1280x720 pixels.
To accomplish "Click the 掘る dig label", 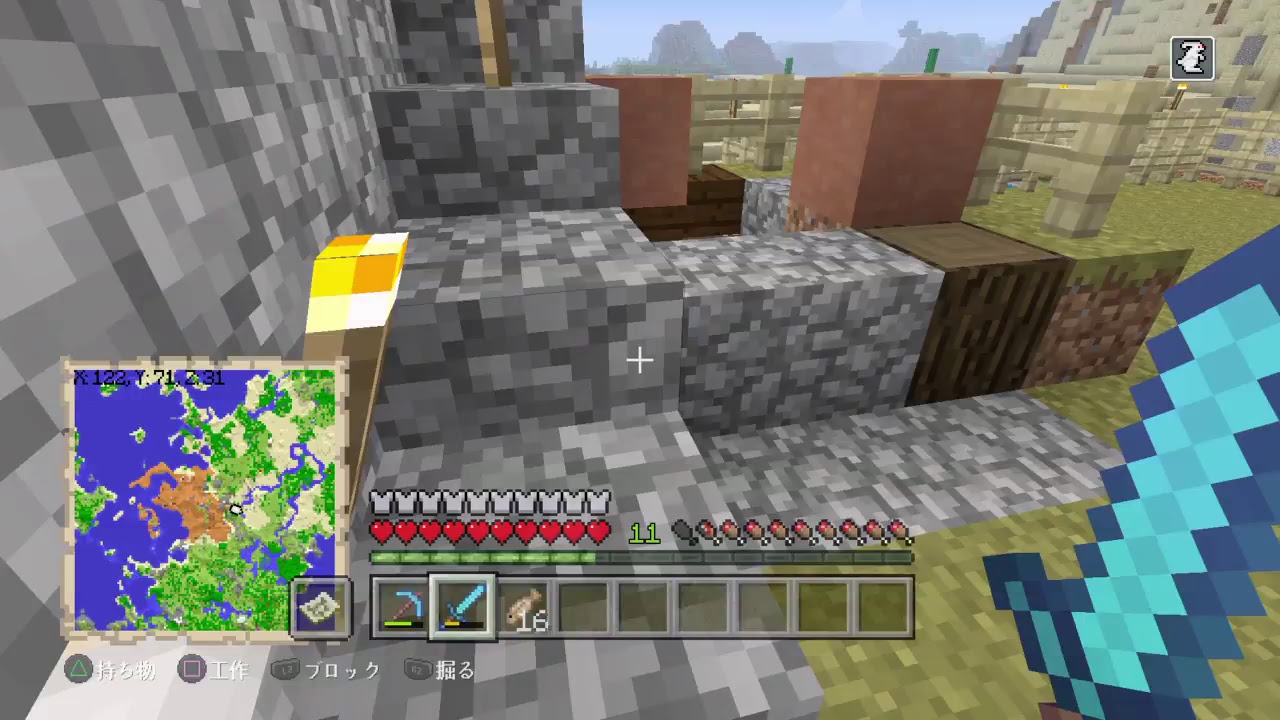I will point(455,671).
